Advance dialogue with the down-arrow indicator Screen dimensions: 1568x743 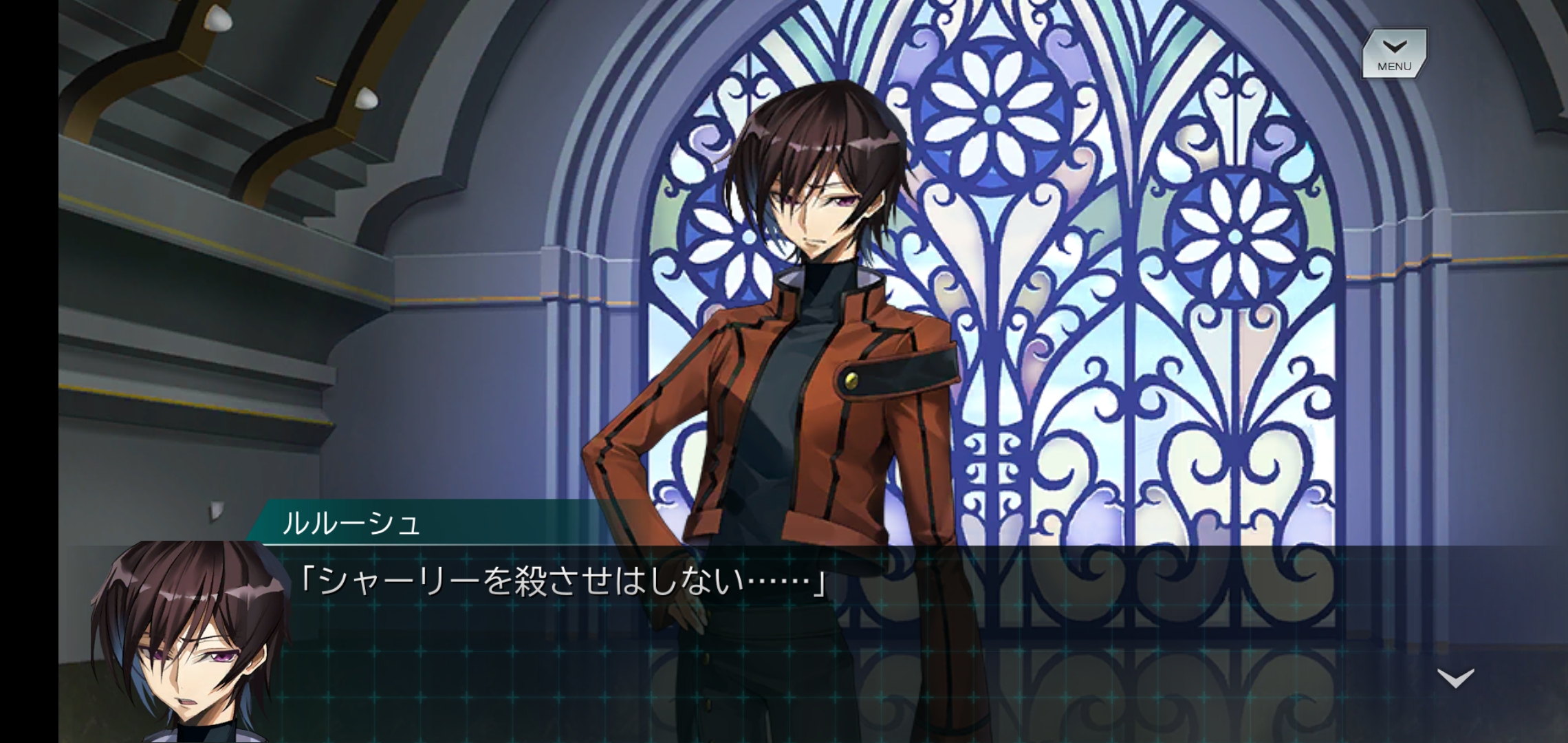pos(1456,678)
